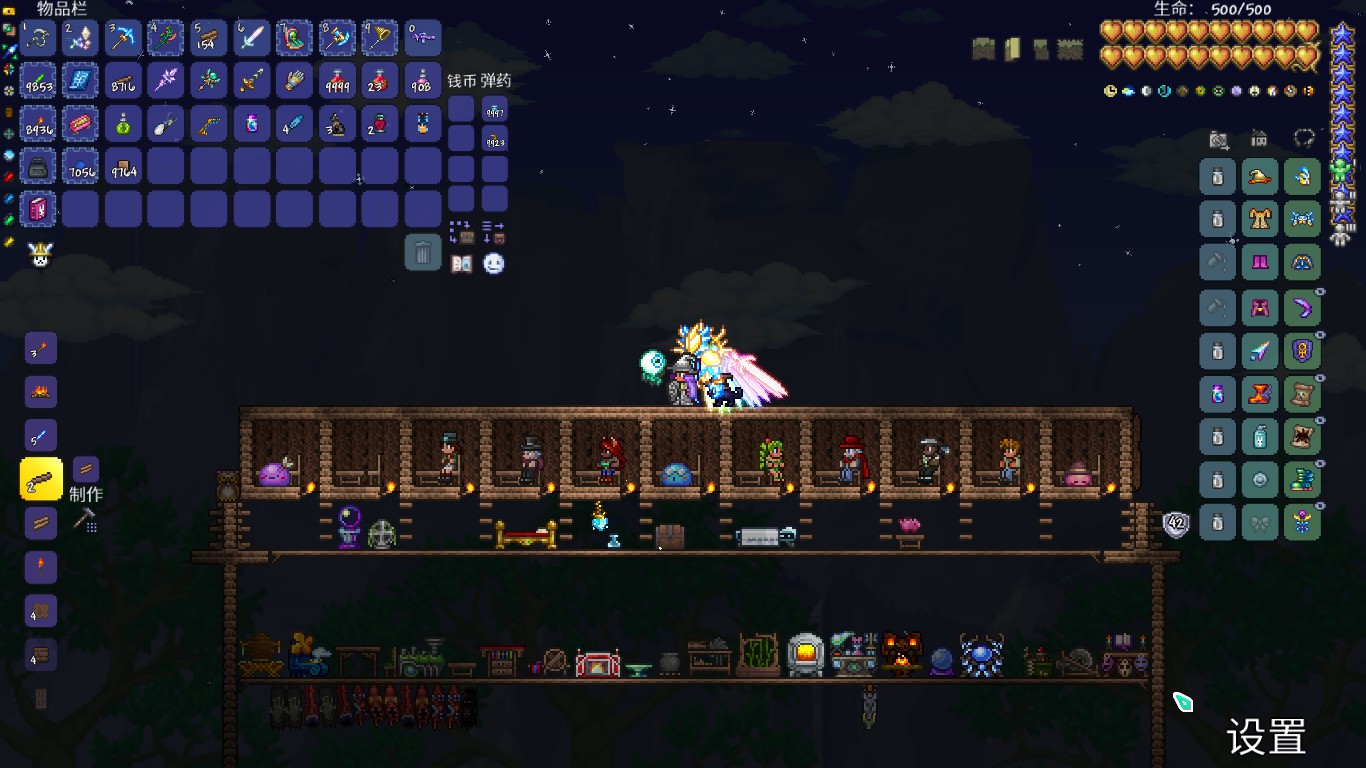Open the bestiary book button
Image resolution: width=1366 pixels, height=768 pixels.
pos(461,264)
